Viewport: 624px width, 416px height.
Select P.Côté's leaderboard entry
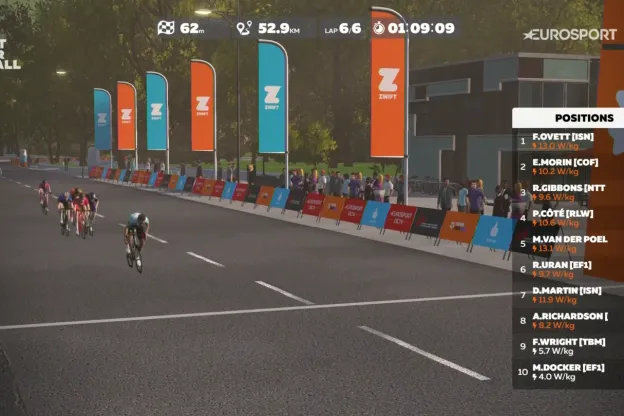point(566,218)
